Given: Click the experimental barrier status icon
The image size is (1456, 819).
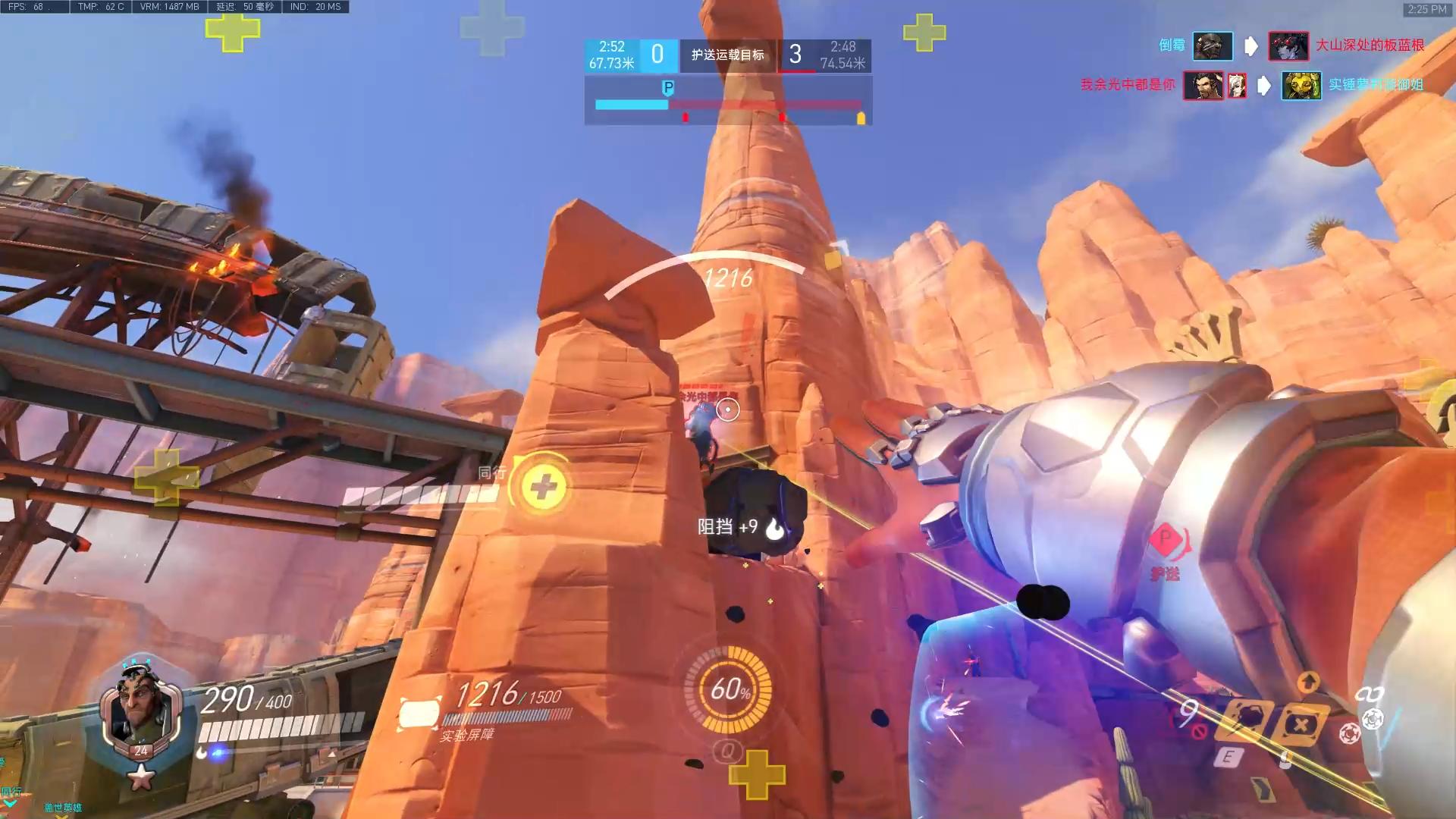Looking at the screenshot, I should (419, 714).
